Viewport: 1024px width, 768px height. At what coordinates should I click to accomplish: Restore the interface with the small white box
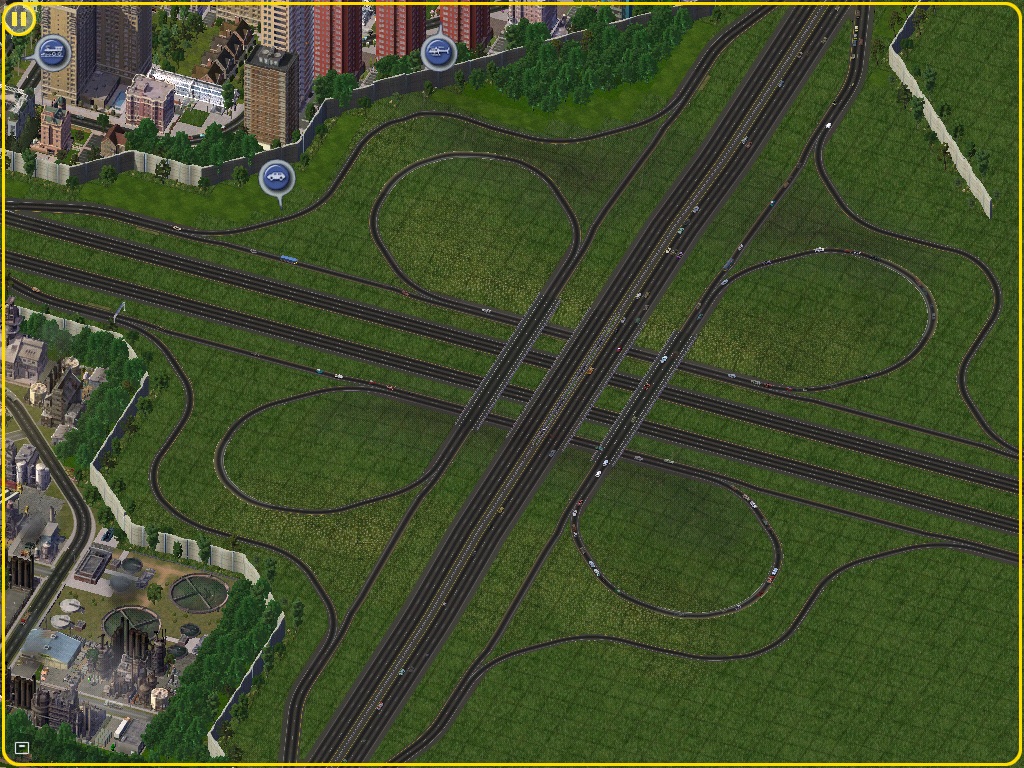(x=22, y=747)
